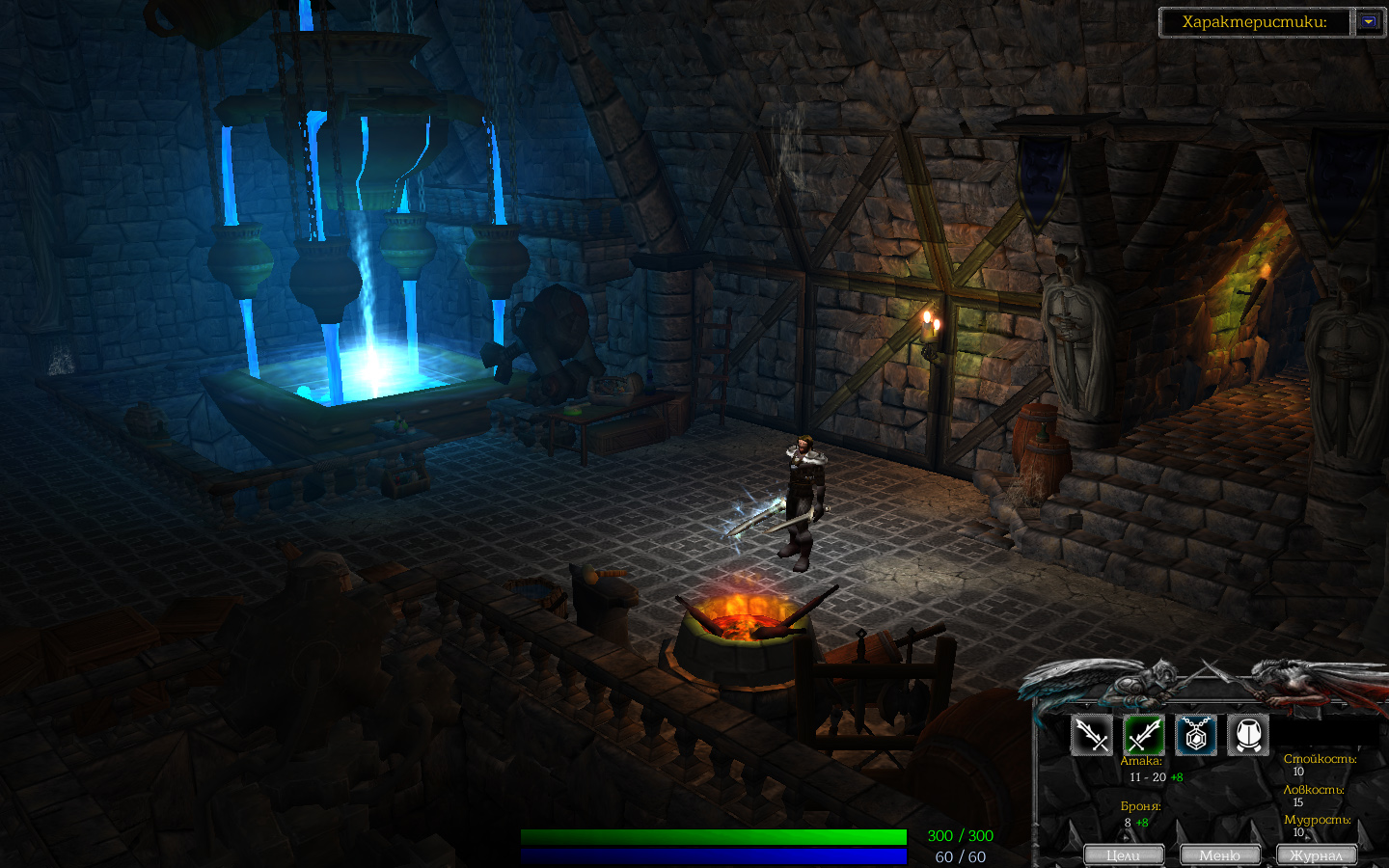Image resolution: width=1389 pixels, height=868 pixels.
Task: Open the Меню button
Action: pyautogui.click(x=1220, y=855)
